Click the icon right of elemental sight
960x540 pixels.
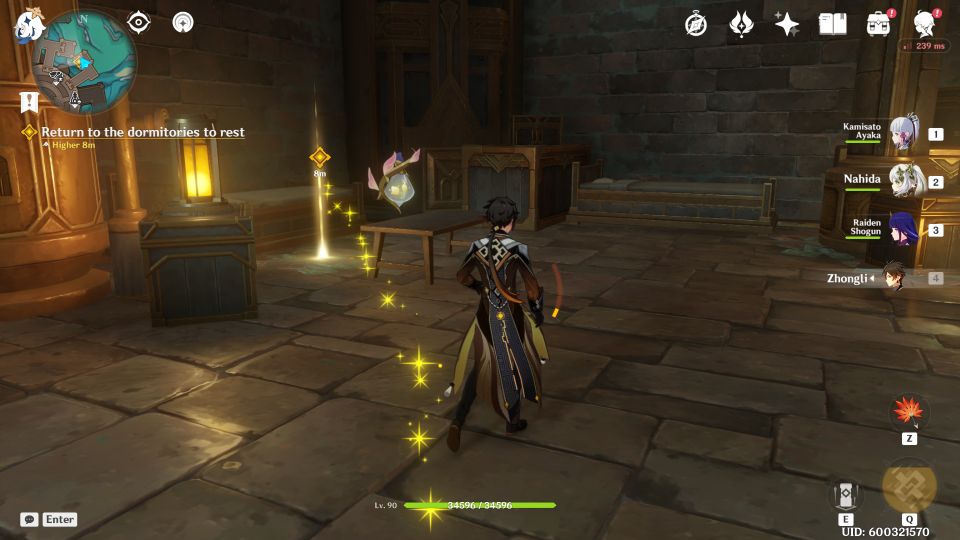(x=183, y=22)
